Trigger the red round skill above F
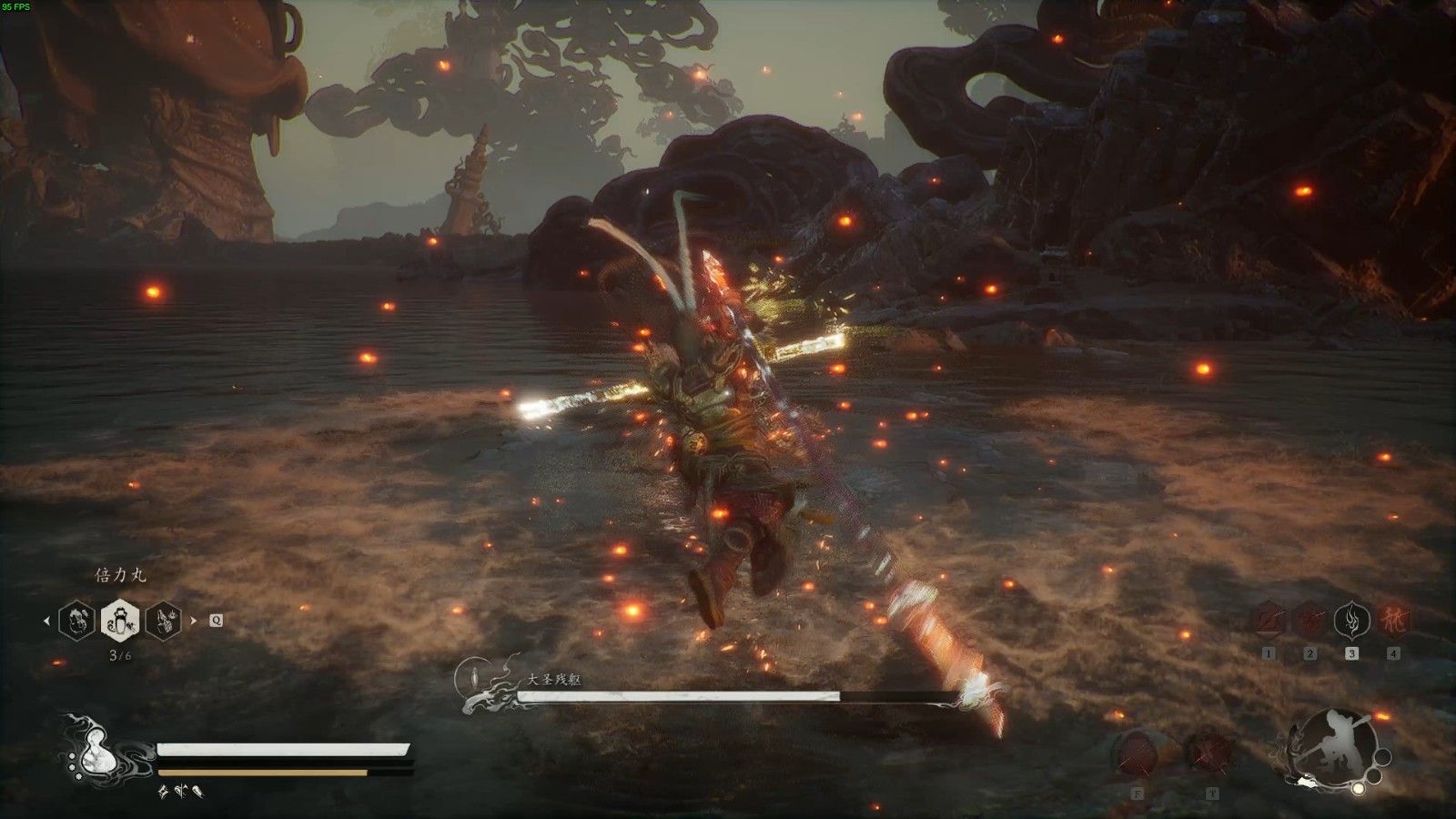This screenshot has width=1456, height=819. pyautogui.click(x=1137, y=753)
